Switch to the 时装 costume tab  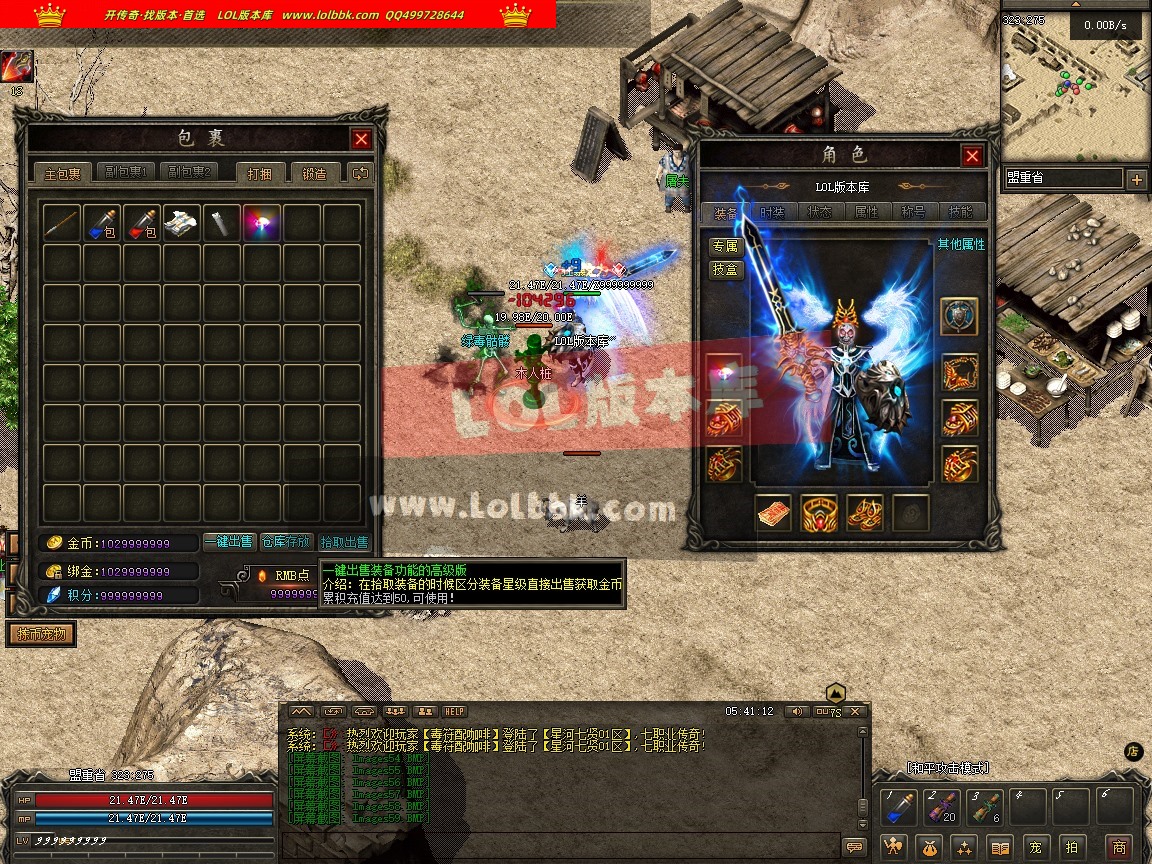[x=772, y=212]
